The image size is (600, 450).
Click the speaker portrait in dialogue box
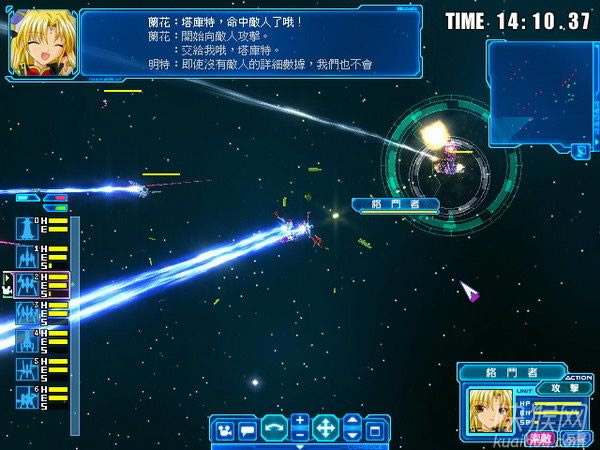(x=38, y=42)
